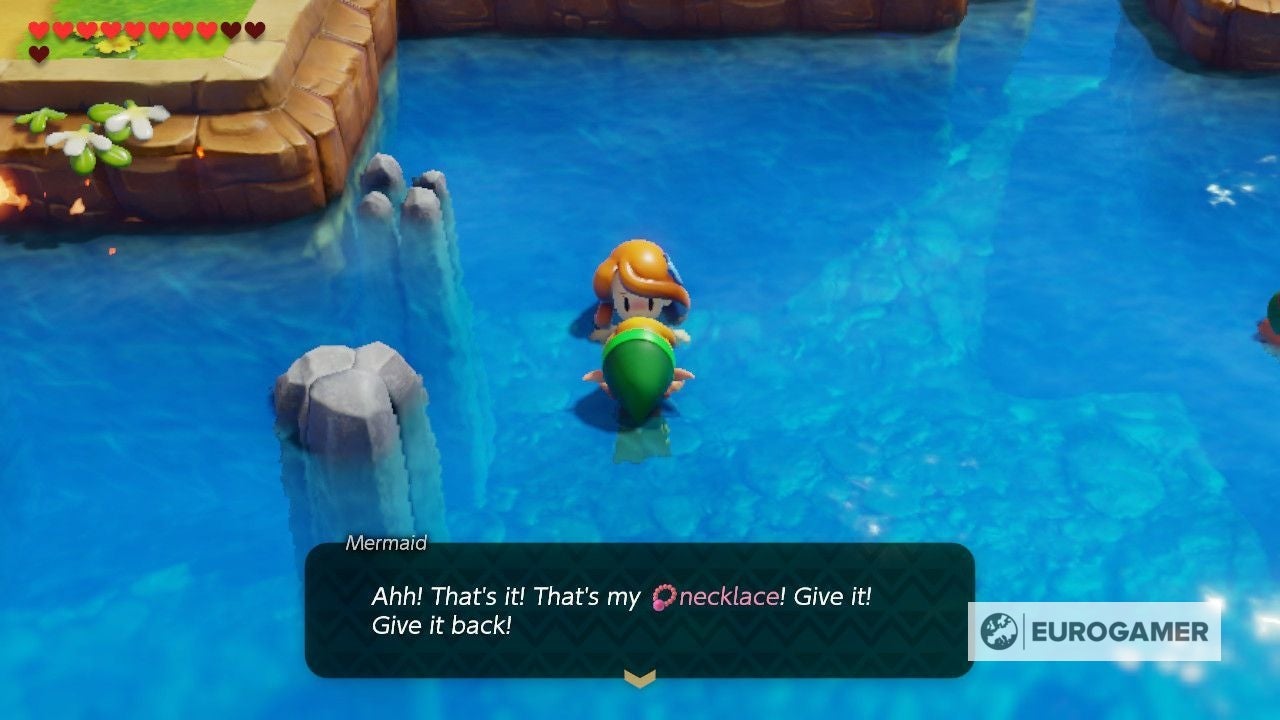This screenshot has height=720, width=1280.
Task: Select the Mermaid name label
Action: pos(385,544)
